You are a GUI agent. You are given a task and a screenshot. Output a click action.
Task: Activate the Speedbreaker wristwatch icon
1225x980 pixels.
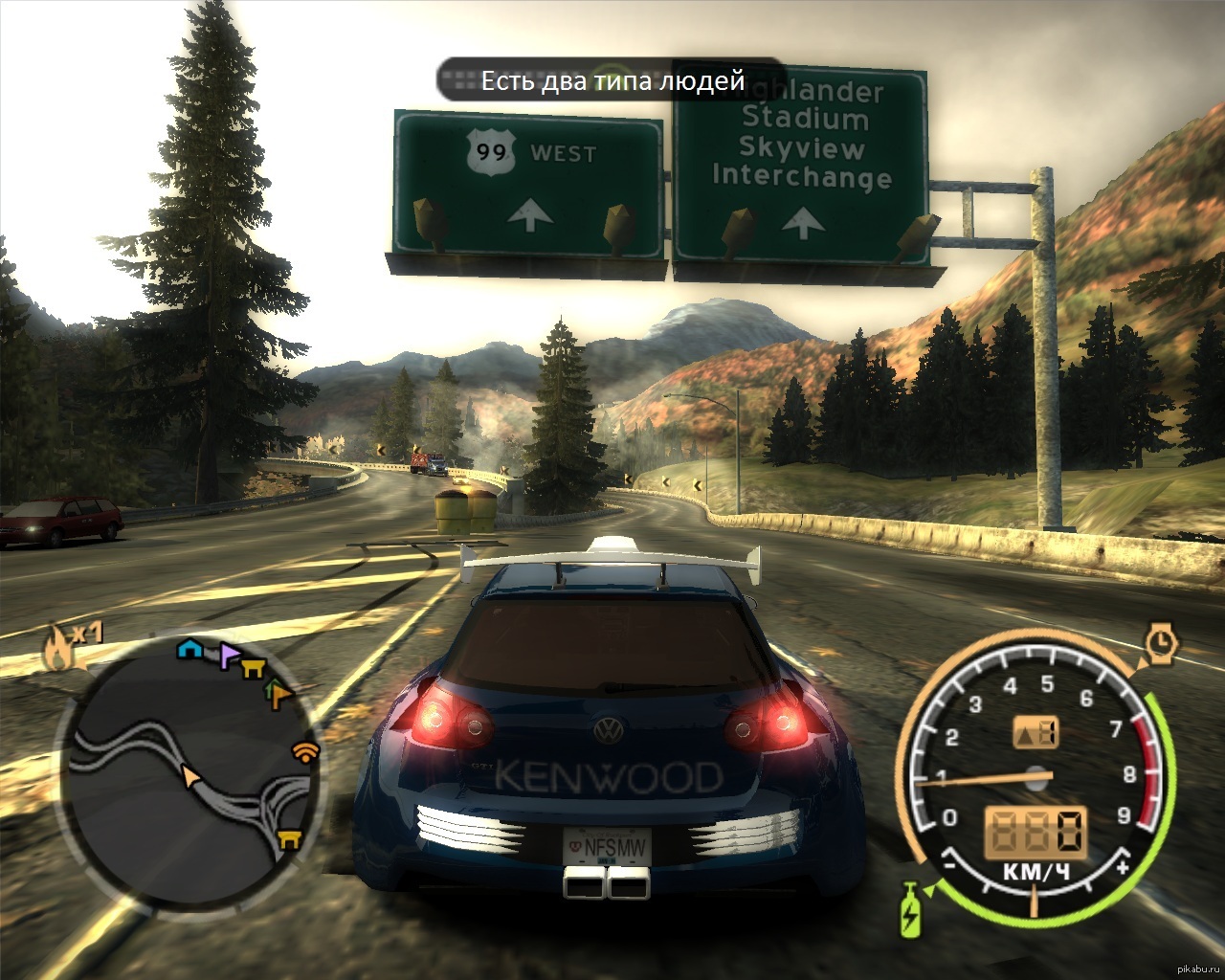tap(1162, 643)
